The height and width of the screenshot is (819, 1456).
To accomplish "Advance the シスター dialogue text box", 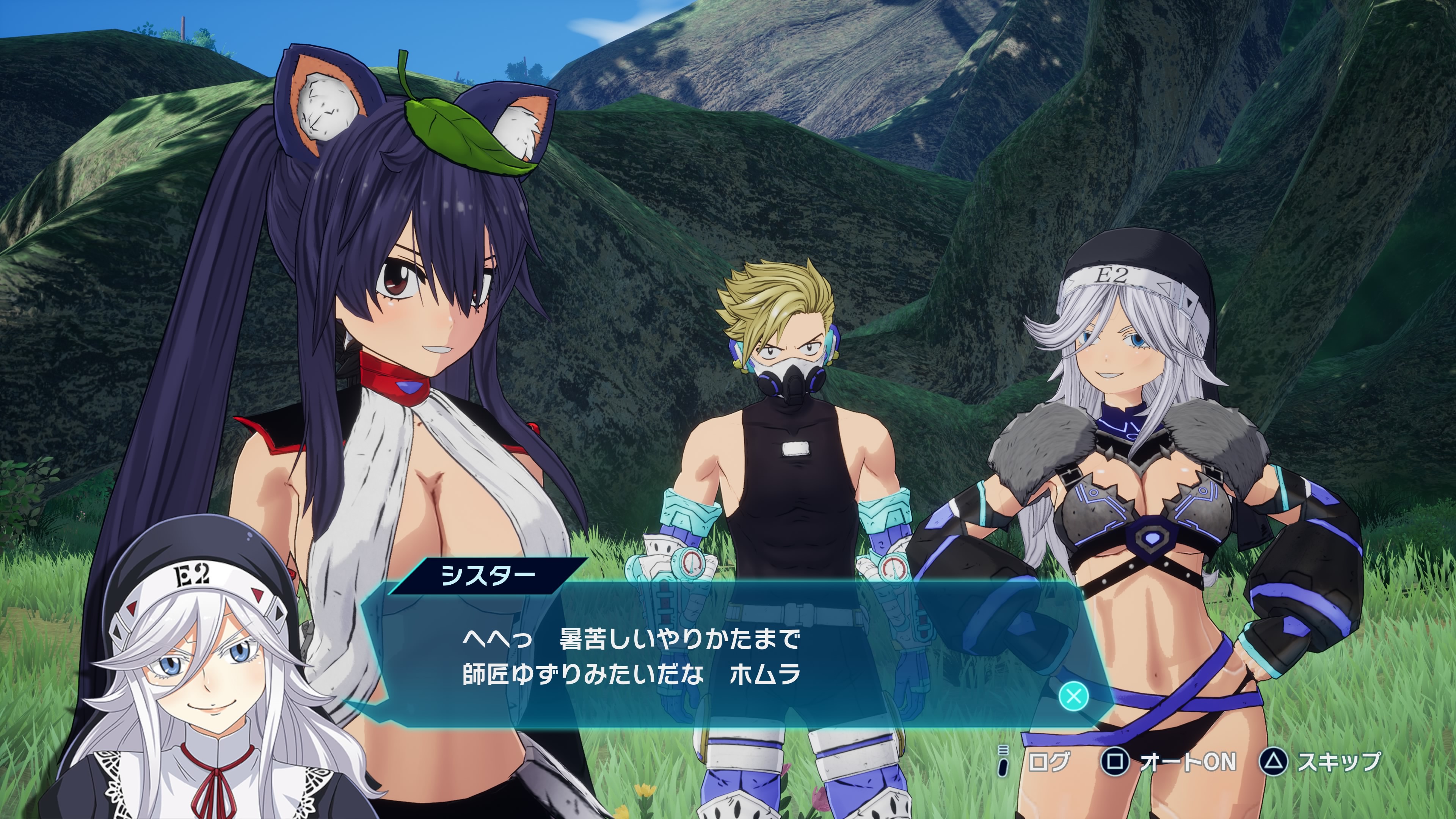I will (x=1073, y=695).
